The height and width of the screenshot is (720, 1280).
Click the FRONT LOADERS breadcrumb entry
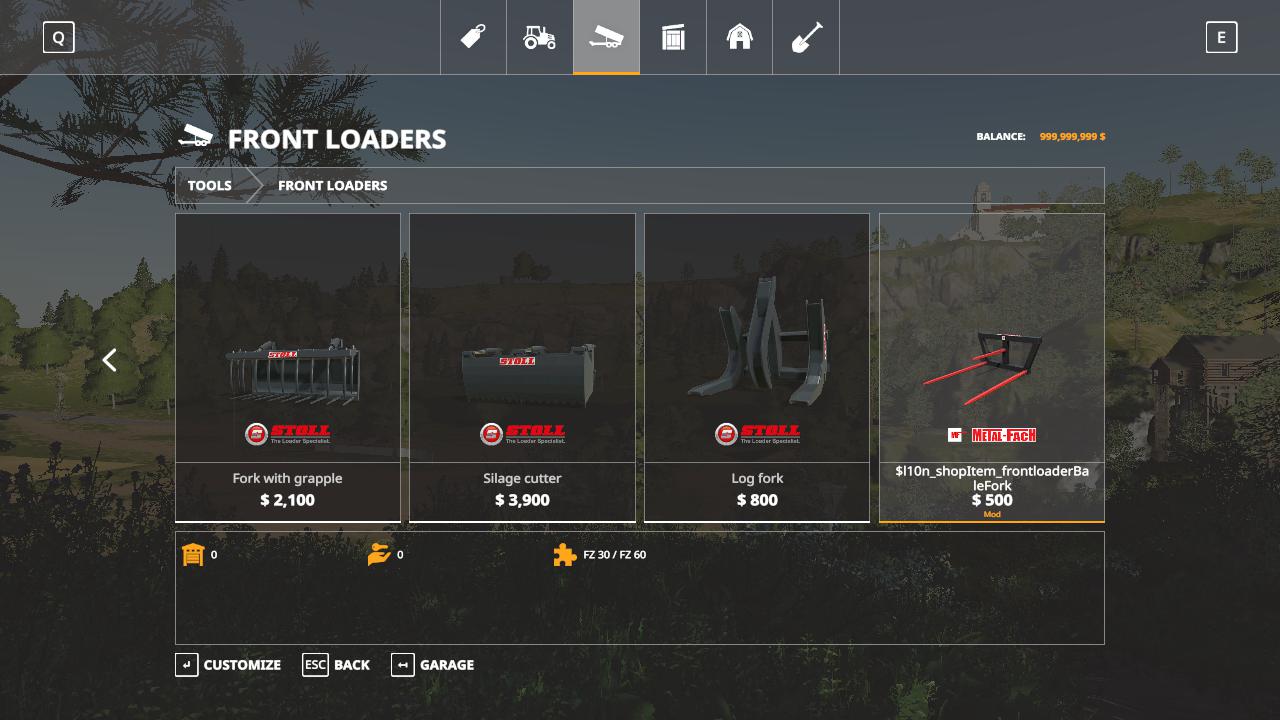[x=332, y=186]
